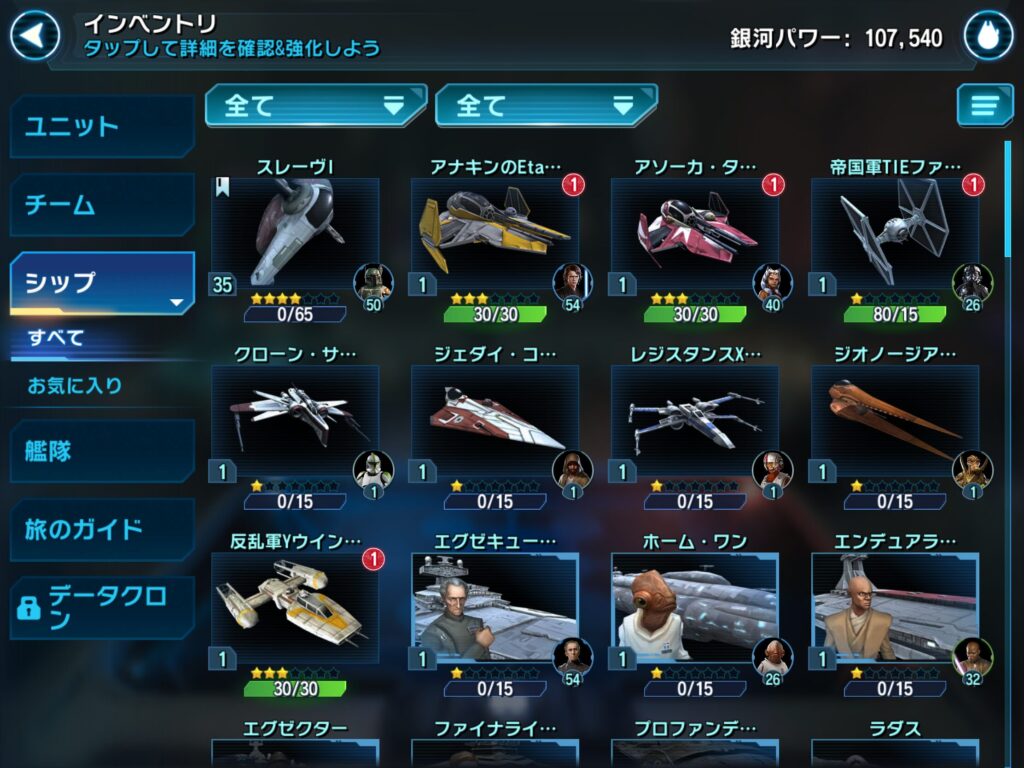The height and width of the screenshot is (768, 1024).
Task: Open the list sort menu button
Action: pos(984,105)
